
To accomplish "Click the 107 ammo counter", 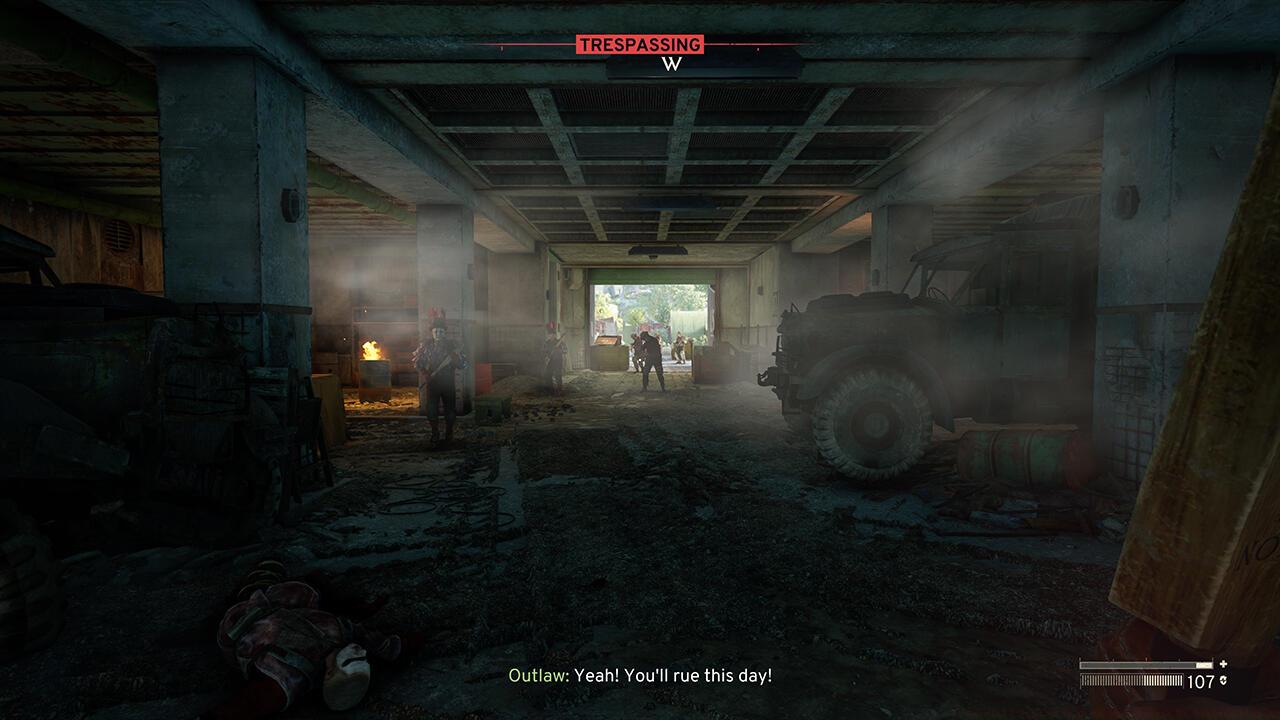I will point(1202,681).
